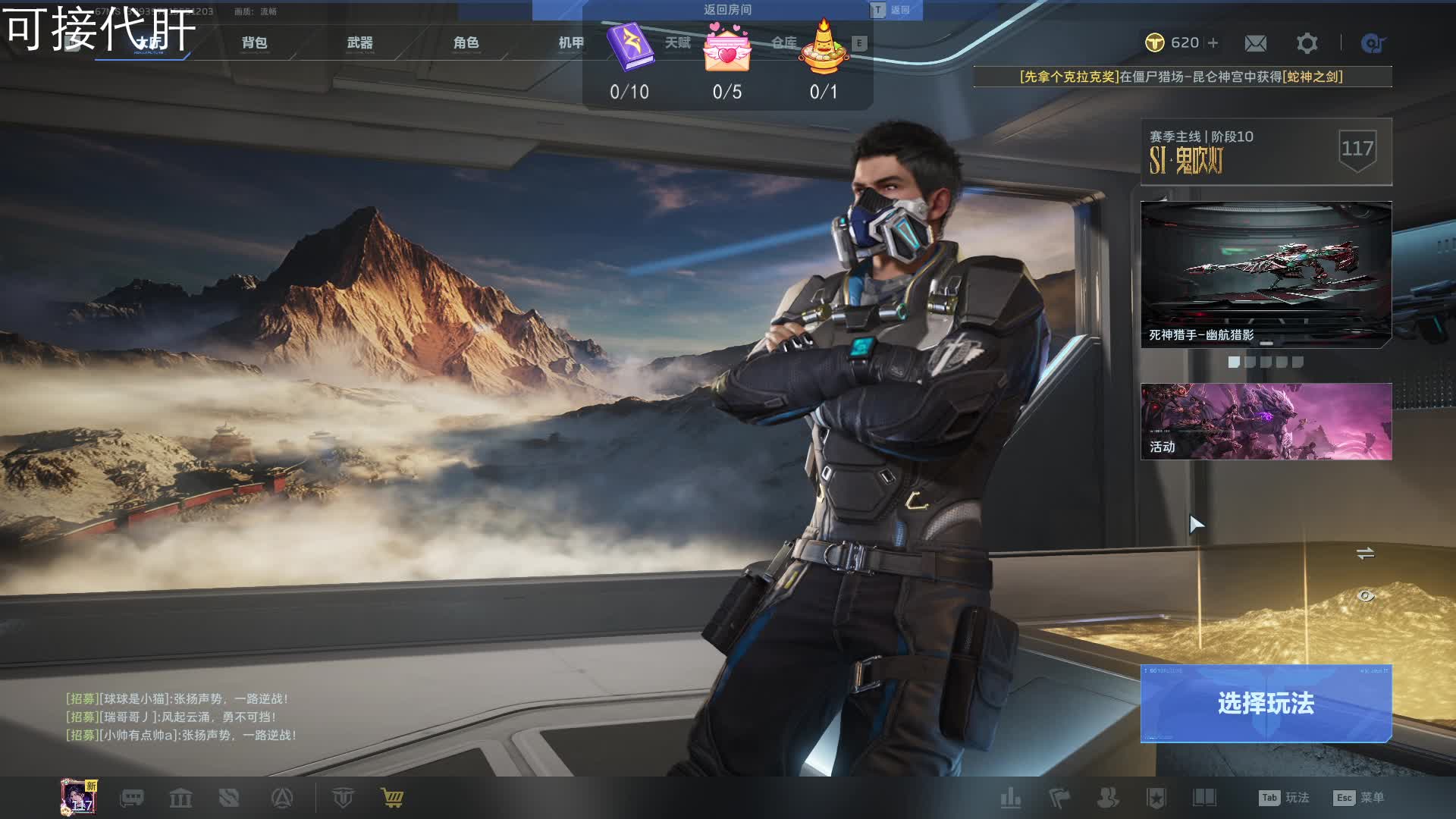Open the chat bubble icon
This screenshot has width=1456, height=819.
click(x=132, y=798)
